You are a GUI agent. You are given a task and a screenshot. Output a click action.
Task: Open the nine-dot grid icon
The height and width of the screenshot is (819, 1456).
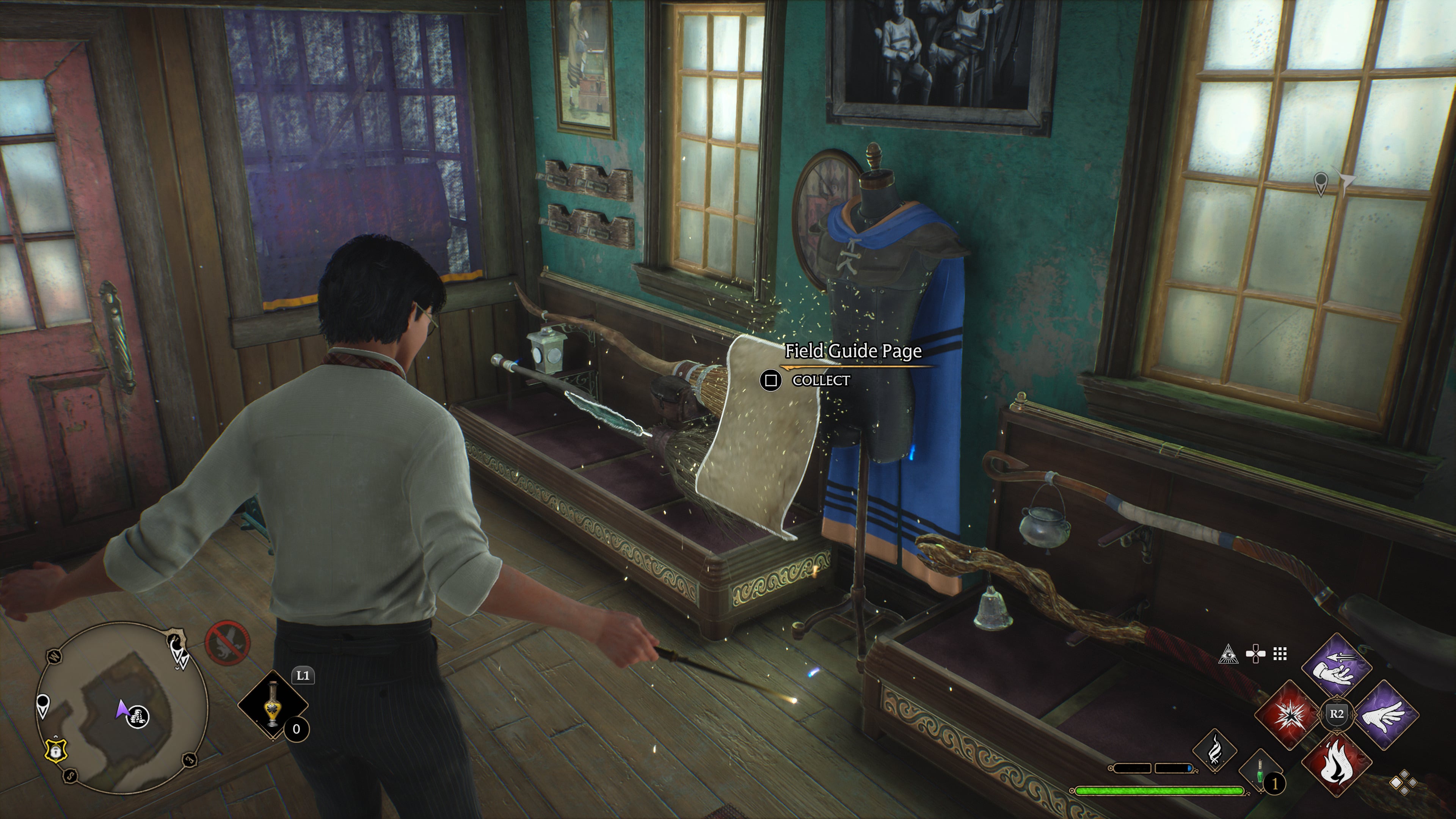(x=1280, y=654)
